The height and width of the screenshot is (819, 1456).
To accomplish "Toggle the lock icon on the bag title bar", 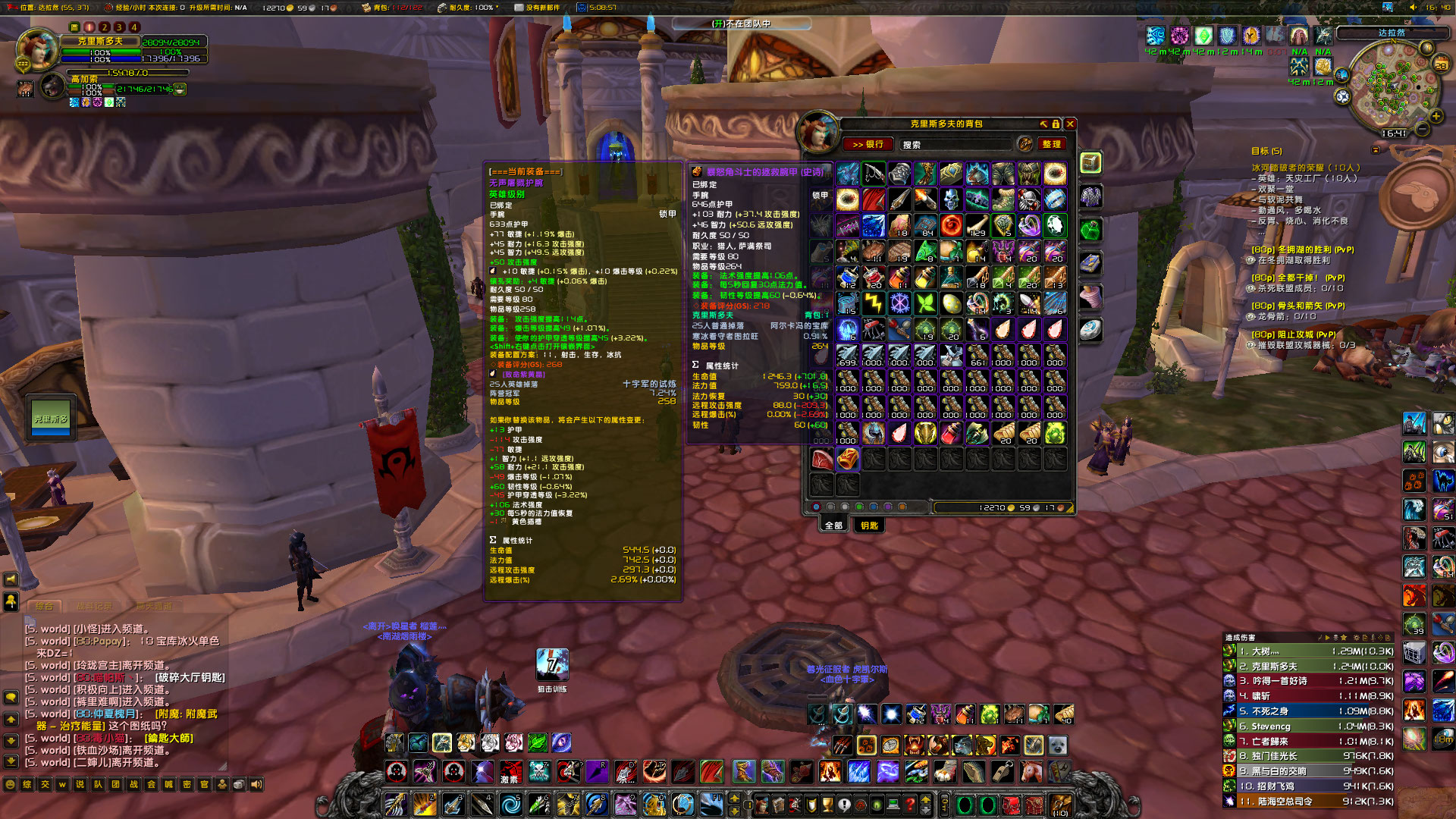I will 1056,124.
